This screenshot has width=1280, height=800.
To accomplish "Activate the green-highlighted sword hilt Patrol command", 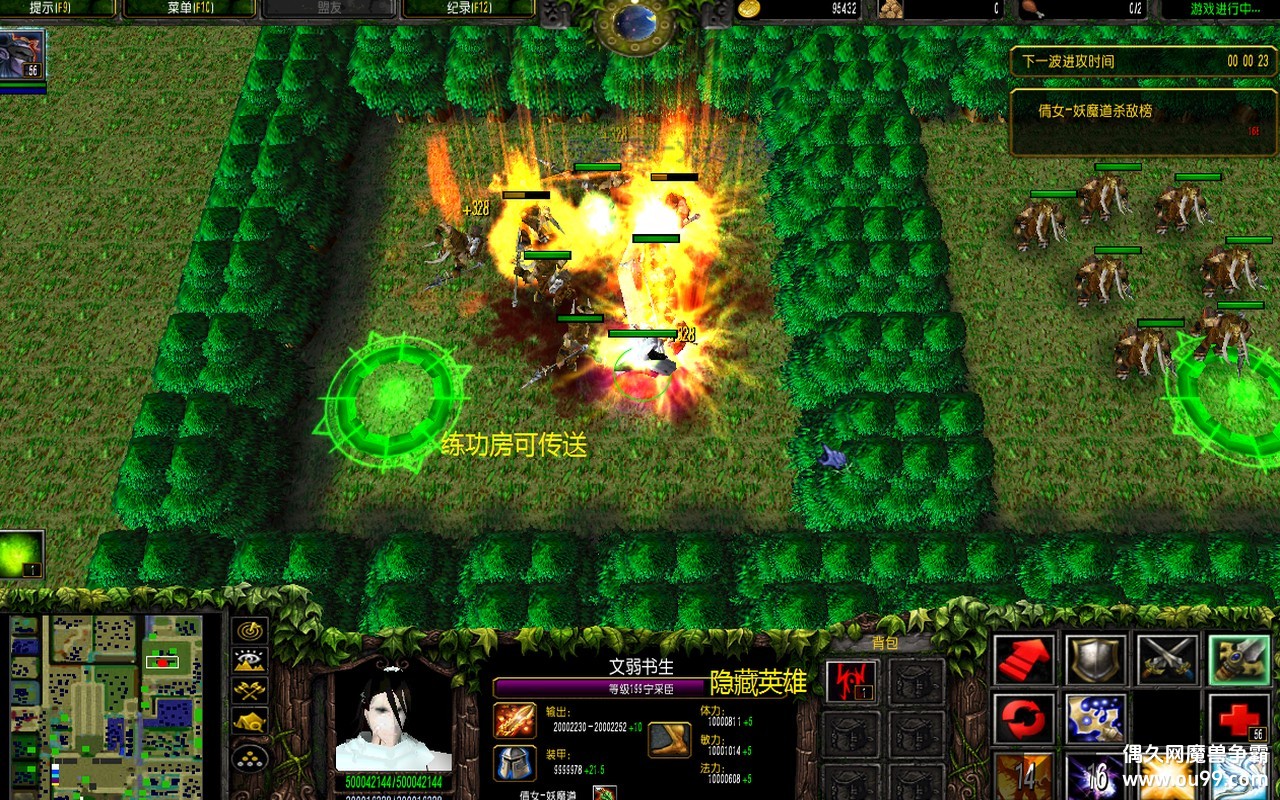I will coord(1238,660).
